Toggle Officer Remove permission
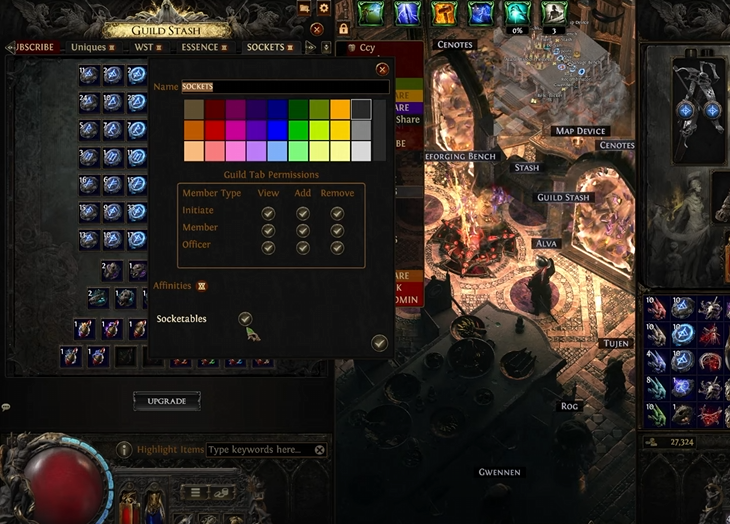Screen dimensions: 730x524 337,246
